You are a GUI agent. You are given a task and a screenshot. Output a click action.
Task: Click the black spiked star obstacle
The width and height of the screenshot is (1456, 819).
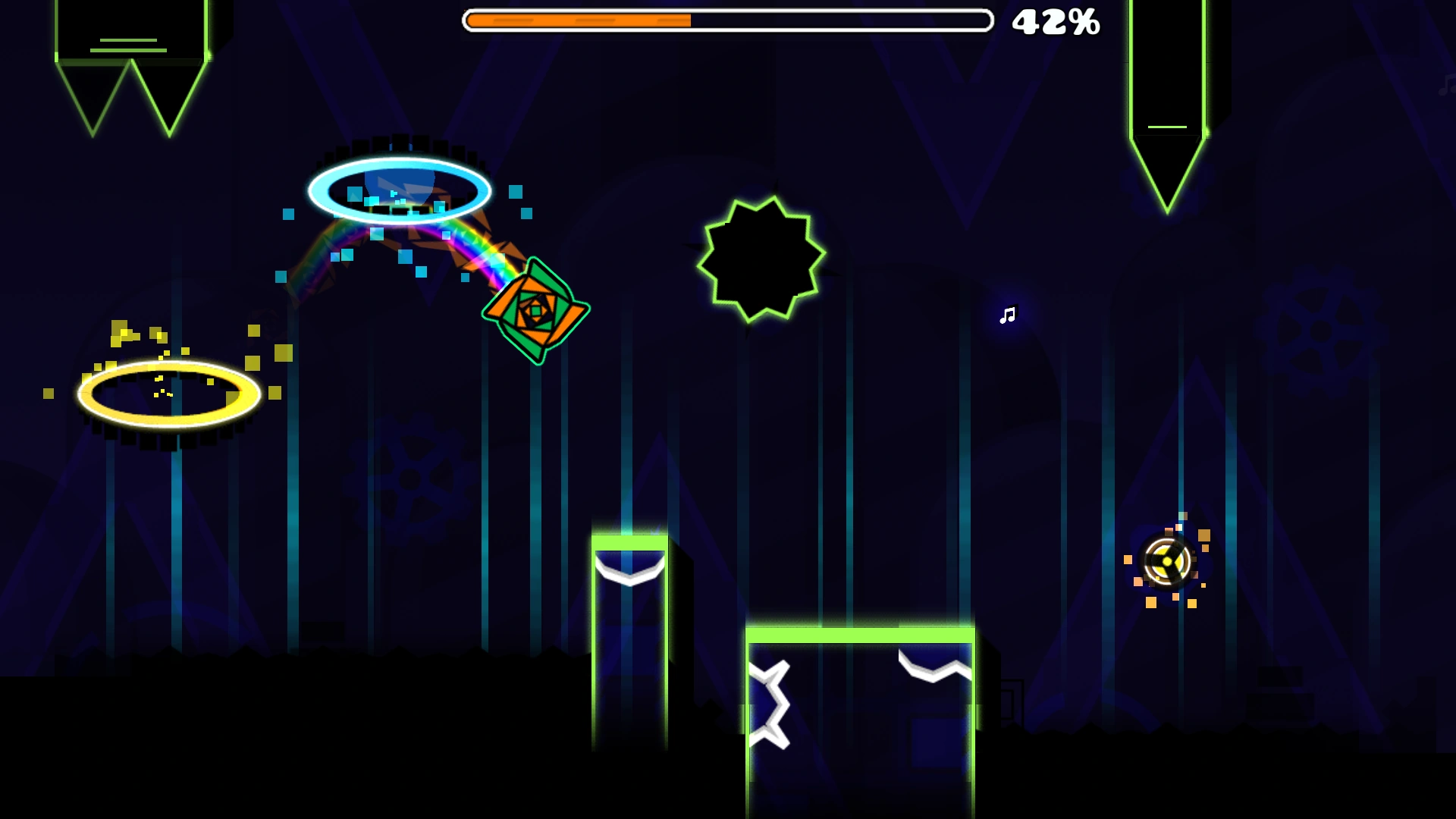tap(761, 258)
